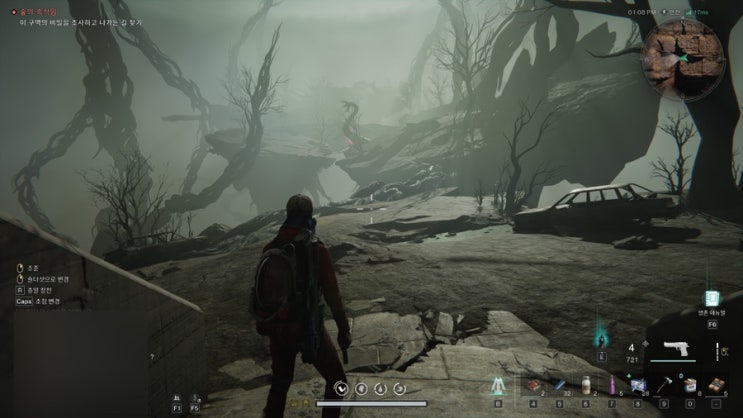The width and height of the screenshot is (743, 418).
Task: Select the blue stick item slot
Action: 561,385
